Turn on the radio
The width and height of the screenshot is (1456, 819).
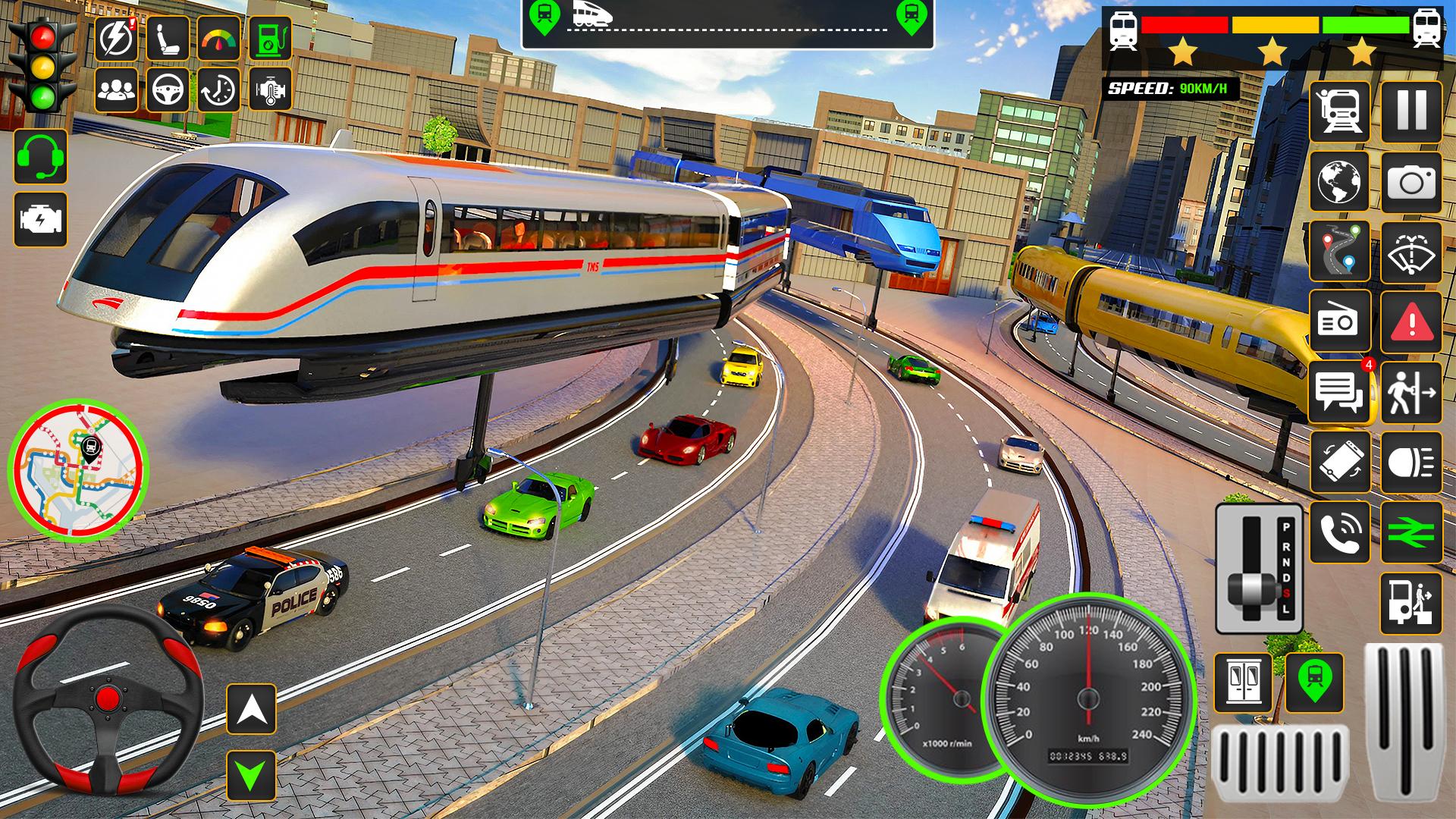[x=1339, y=322]
